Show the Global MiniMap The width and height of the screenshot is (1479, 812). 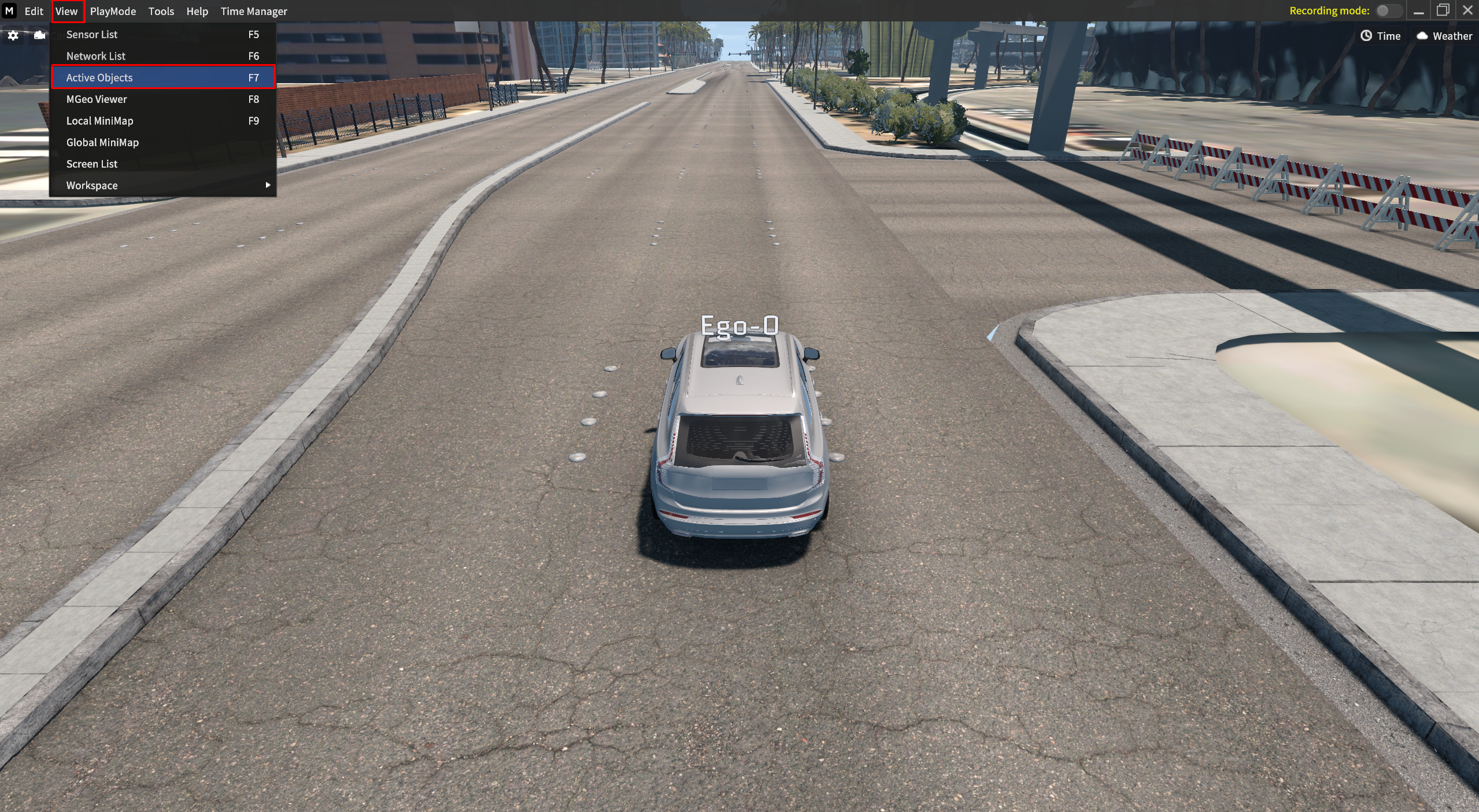(102, 142)
